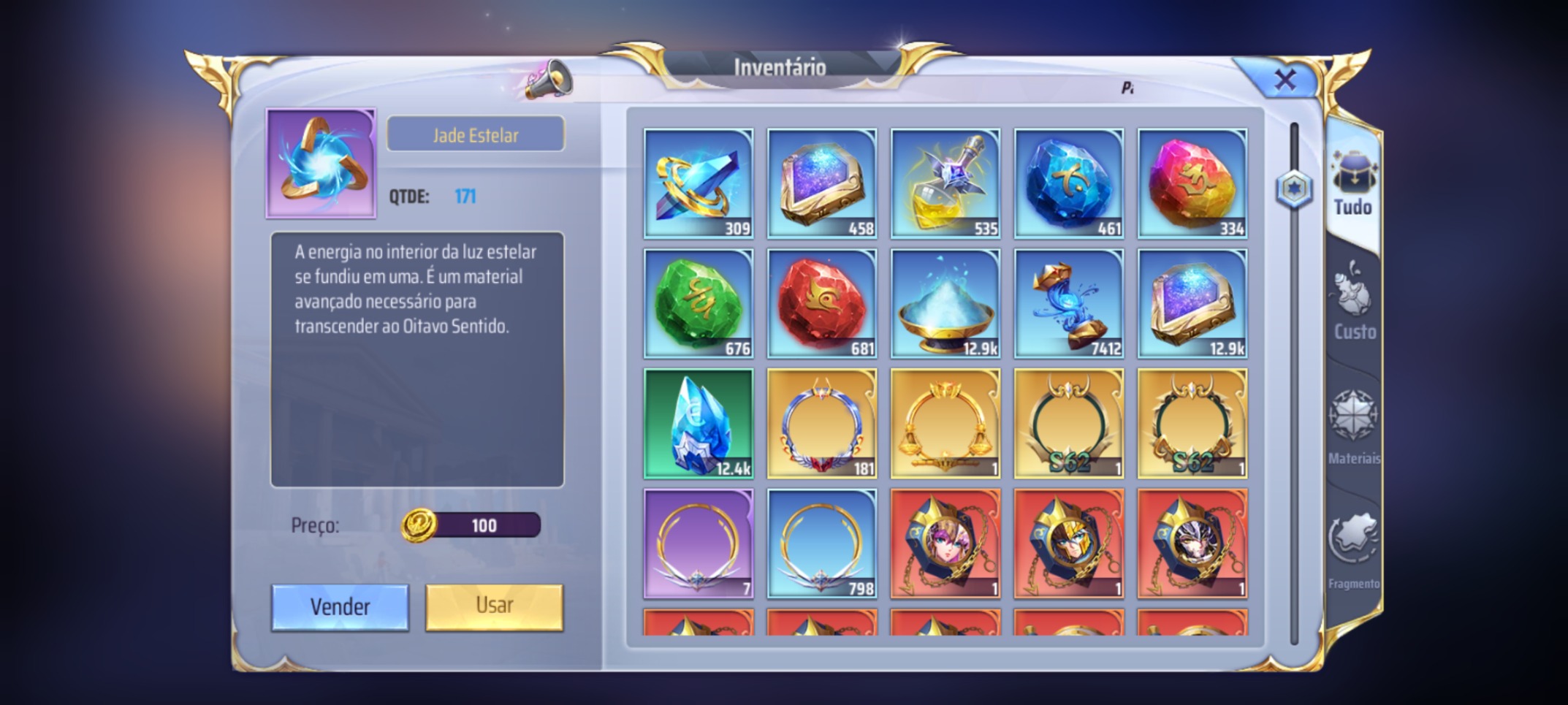
Task: Select the blue crystal ring item with 309
Action: pyautogui.click(x=699, y=183)
